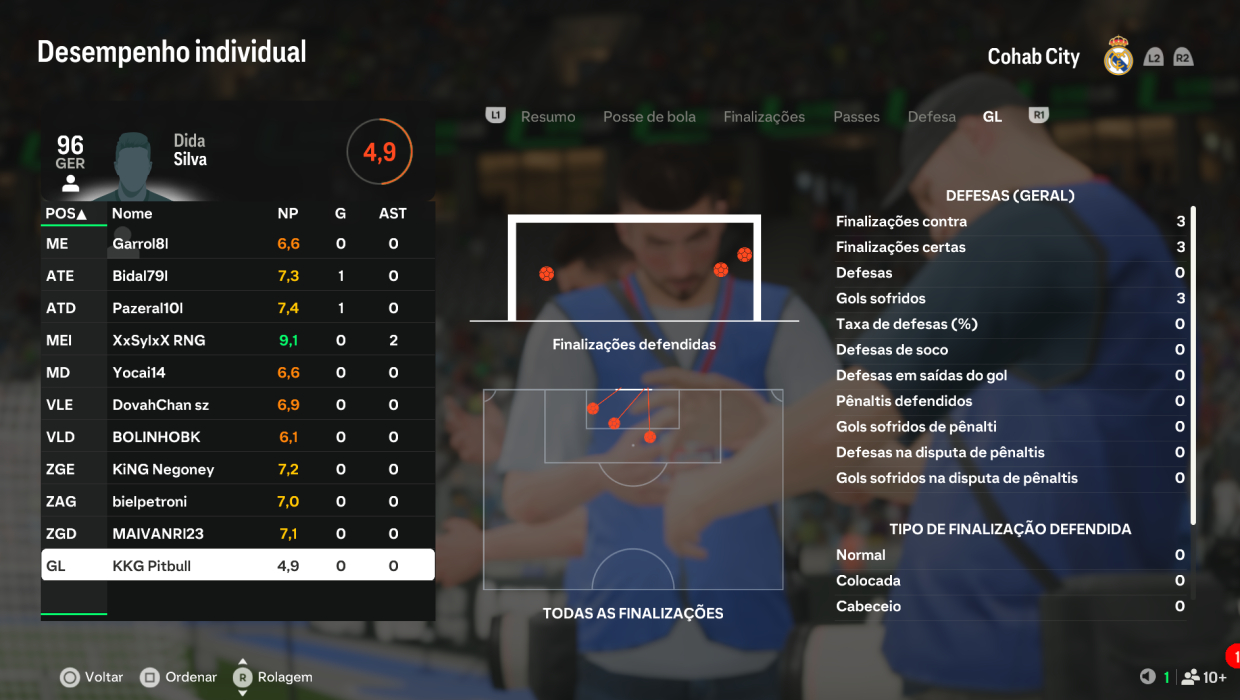
Task: Choose the Bidal79l player row
Action: 238,276
